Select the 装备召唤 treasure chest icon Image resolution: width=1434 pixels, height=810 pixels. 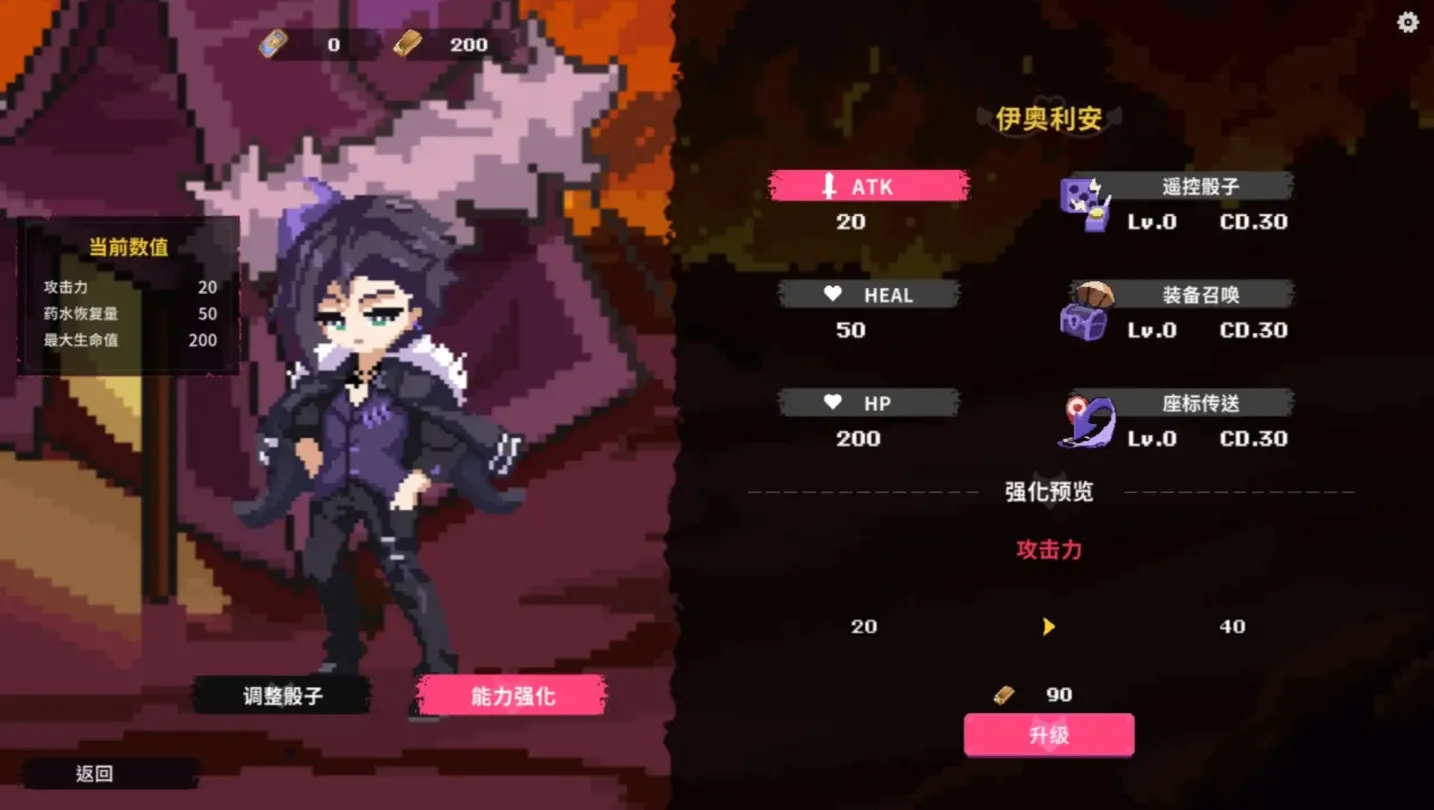1087,312
